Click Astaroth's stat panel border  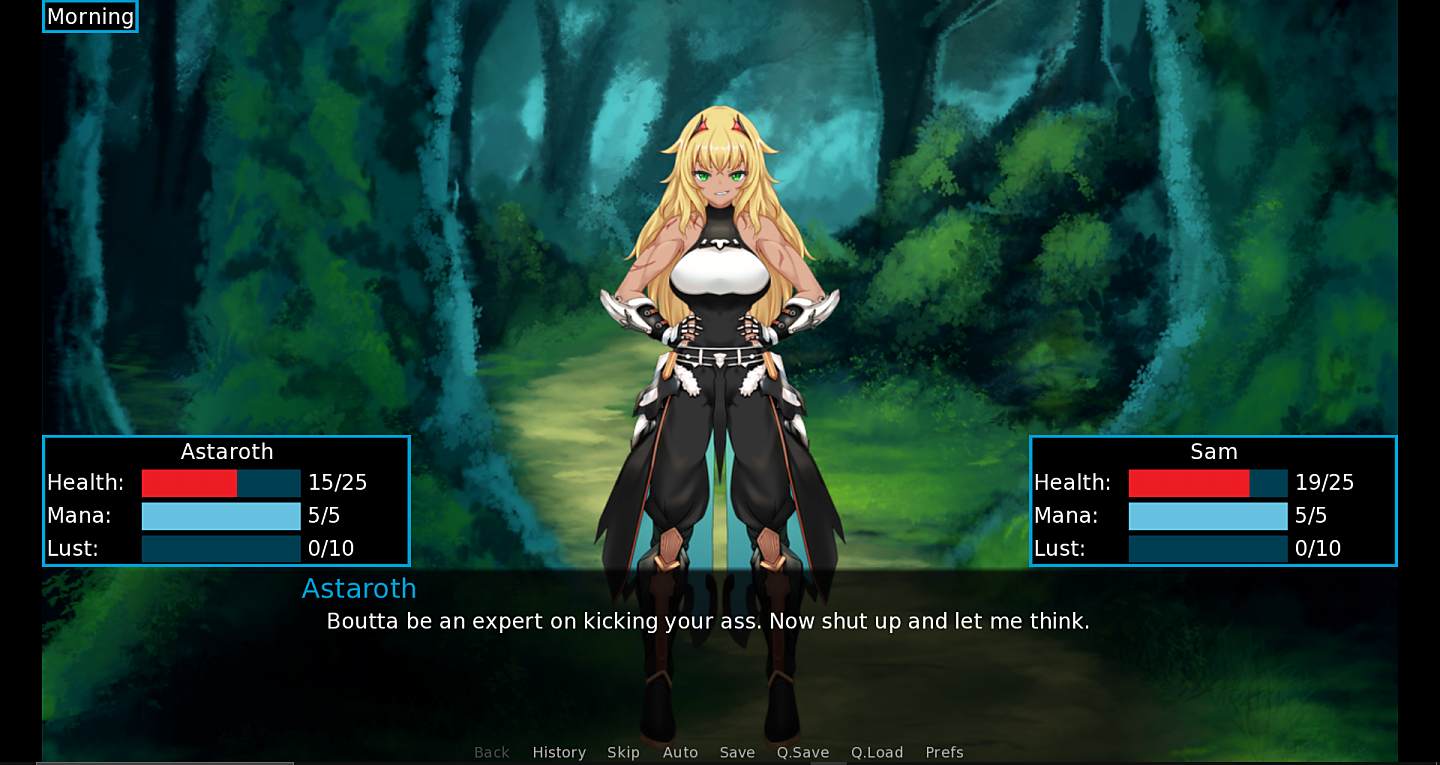[226, 436]
